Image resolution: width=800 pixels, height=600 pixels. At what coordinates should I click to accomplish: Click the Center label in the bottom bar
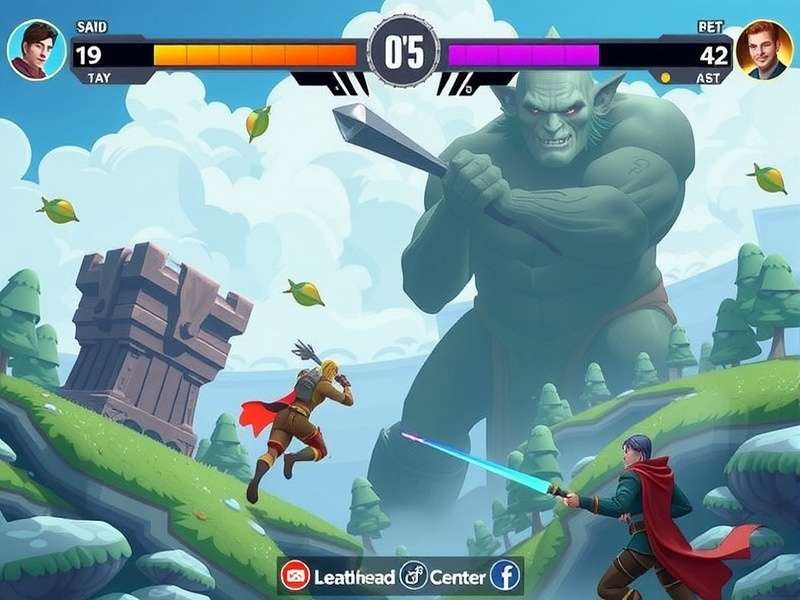pyautogui.click(x=458, y=577)
